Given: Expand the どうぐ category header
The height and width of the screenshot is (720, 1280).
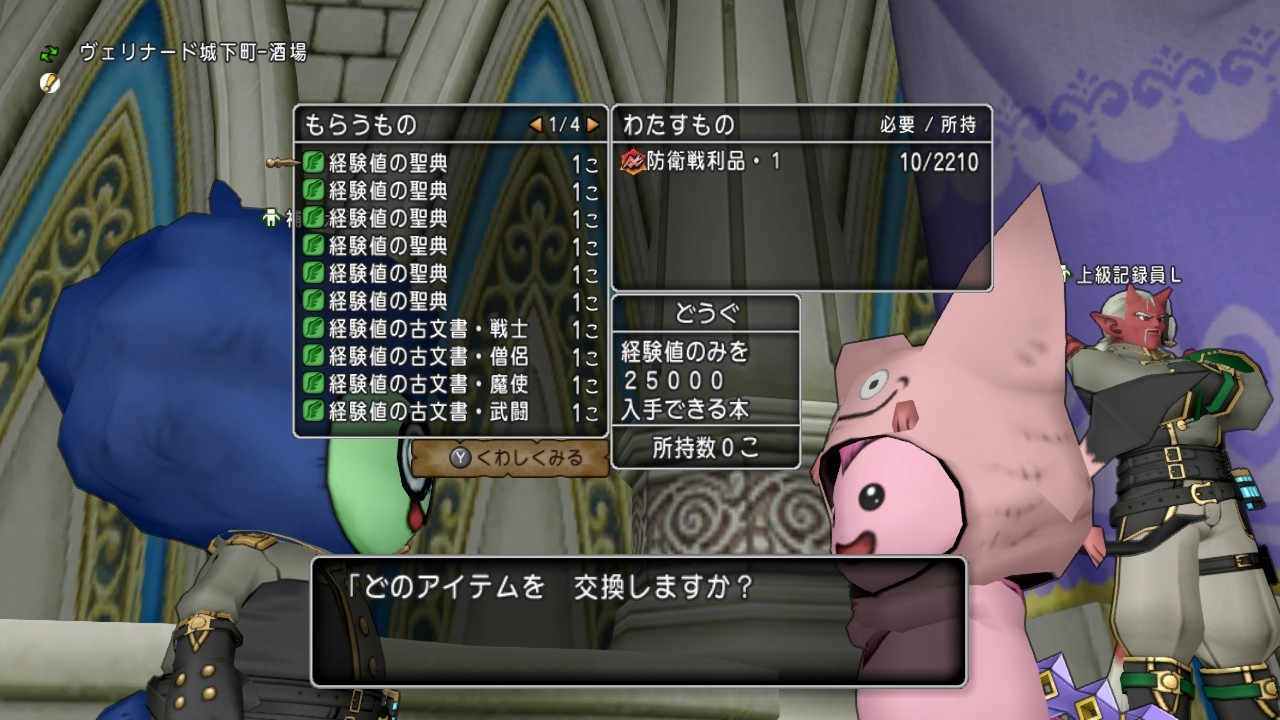Looking at the screenshot, I should (x=706, y=312).
